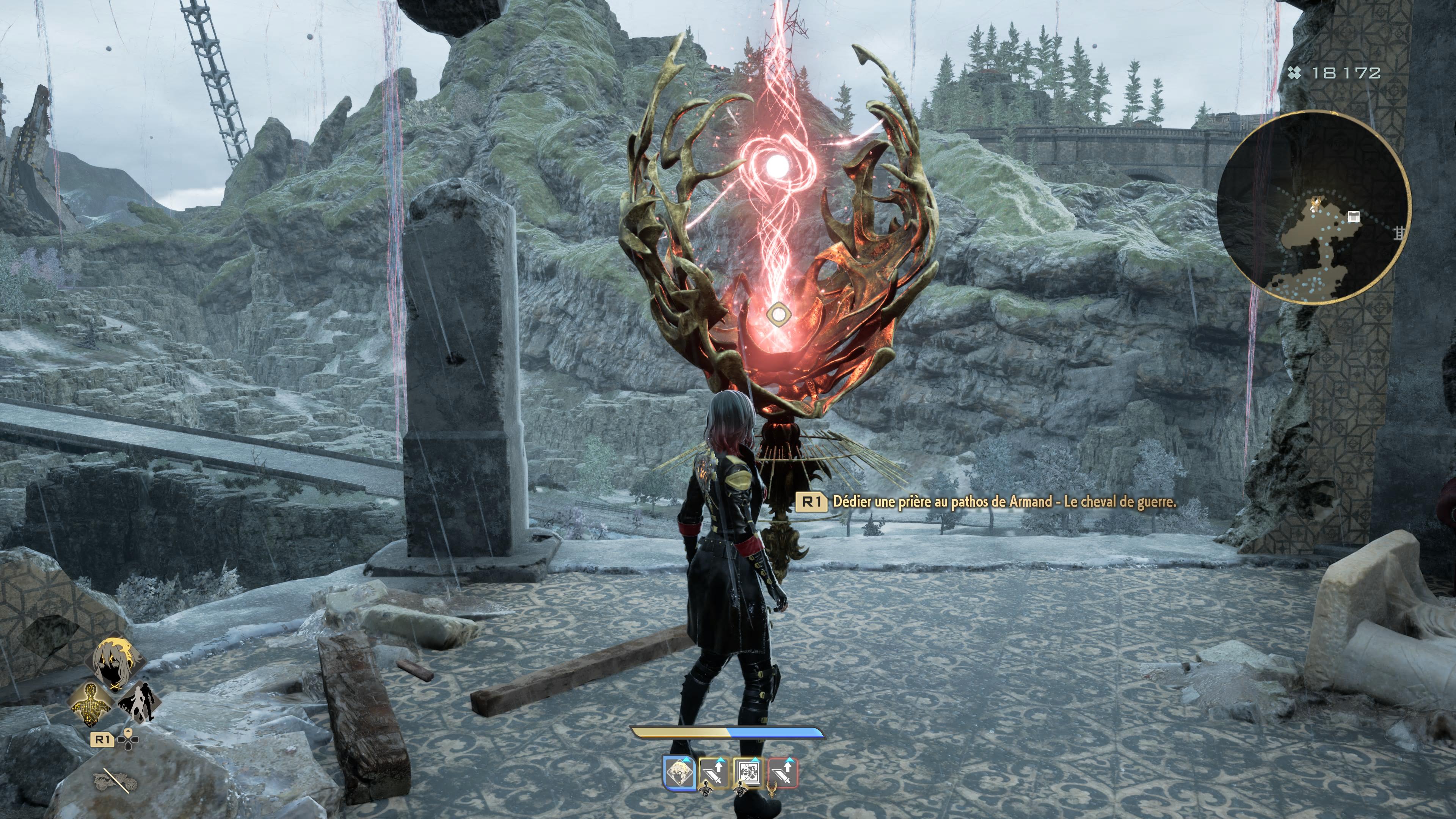Image resolution: width=1456 pixels, height=819 pixels.
Task: Select the gold-bordered sword attack-up buff icon
Action: (714, 773)
